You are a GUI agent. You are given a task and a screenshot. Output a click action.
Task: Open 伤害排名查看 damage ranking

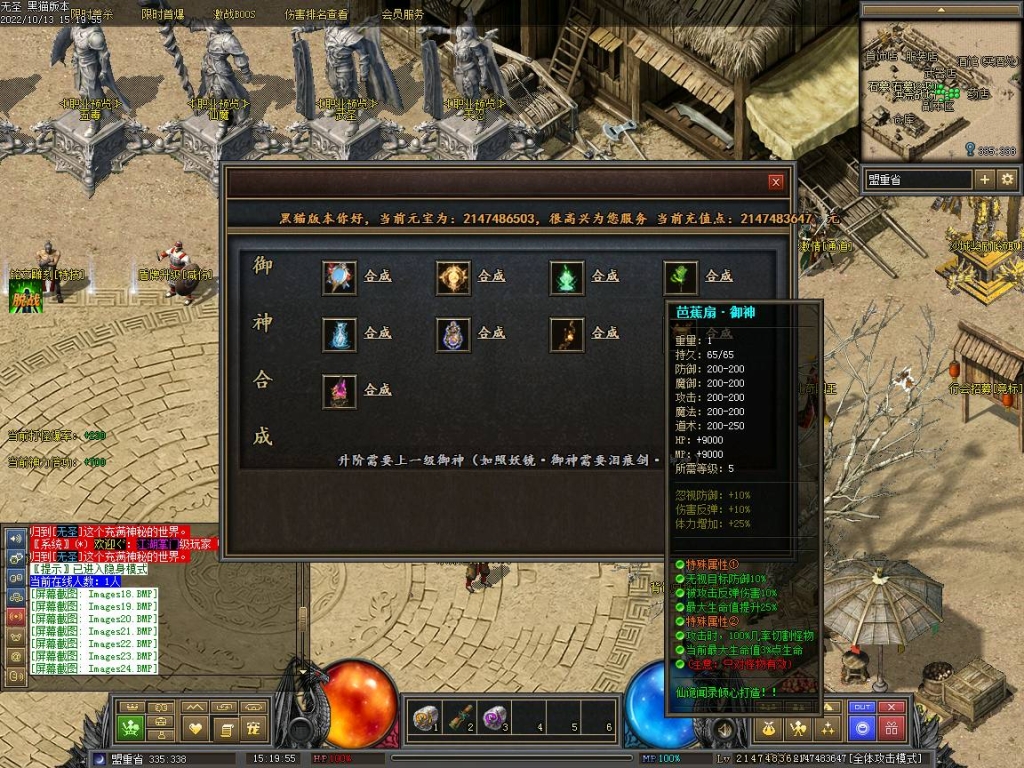[x=316, y=15]
